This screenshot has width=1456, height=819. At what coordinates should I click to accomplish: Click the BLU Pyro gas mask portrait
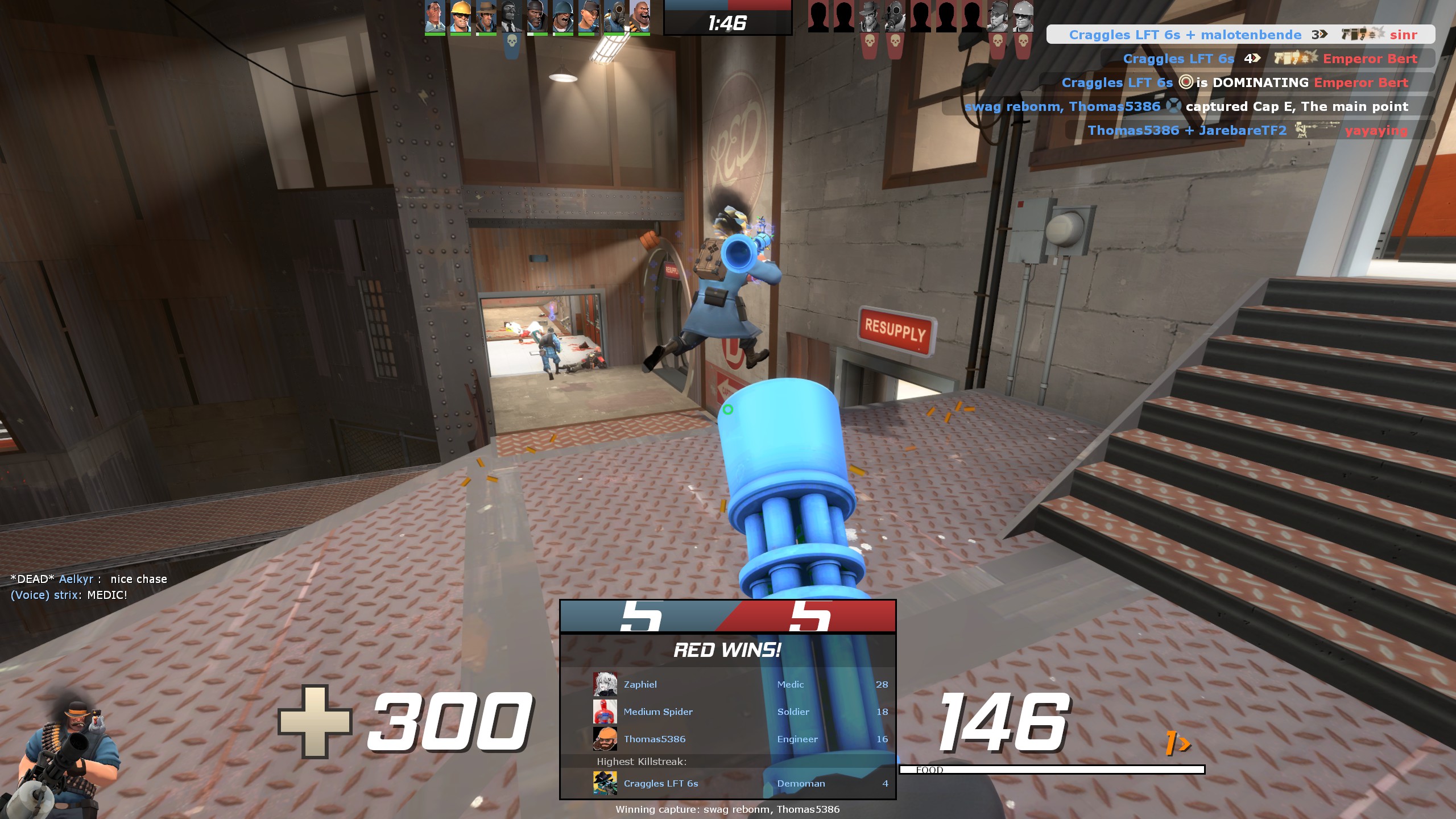tap(614, 16)
